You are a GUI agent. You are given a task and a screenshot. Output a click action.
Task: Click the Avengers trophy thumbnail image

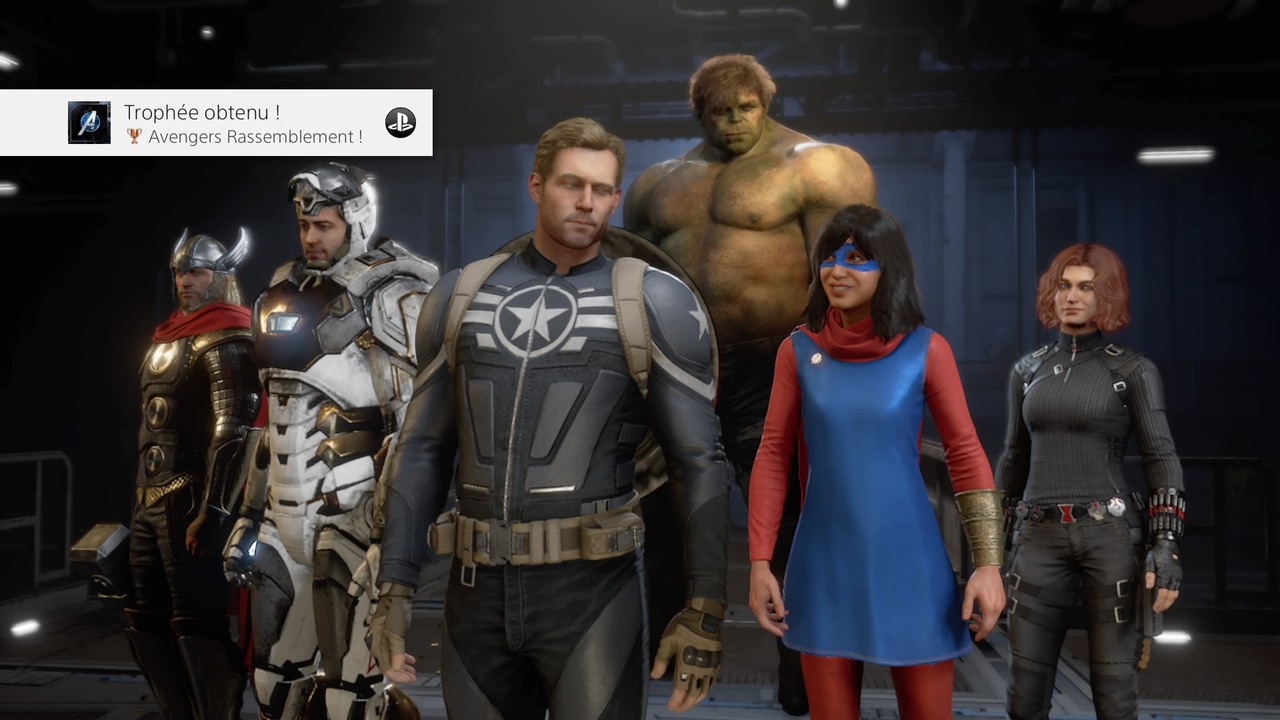[x=89, y=122]
